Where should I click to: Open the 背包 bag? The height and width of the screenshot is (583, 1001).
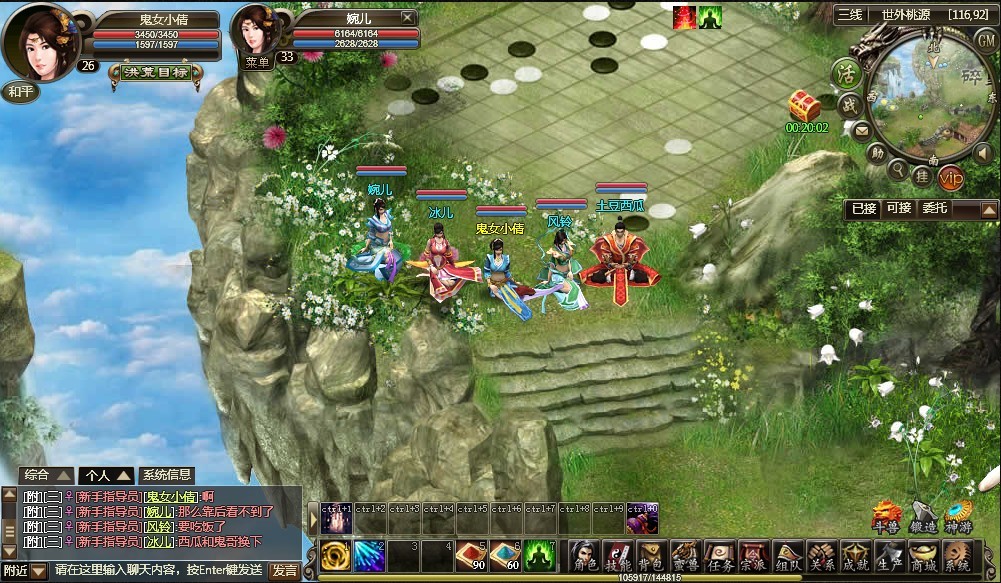[651, 557]
